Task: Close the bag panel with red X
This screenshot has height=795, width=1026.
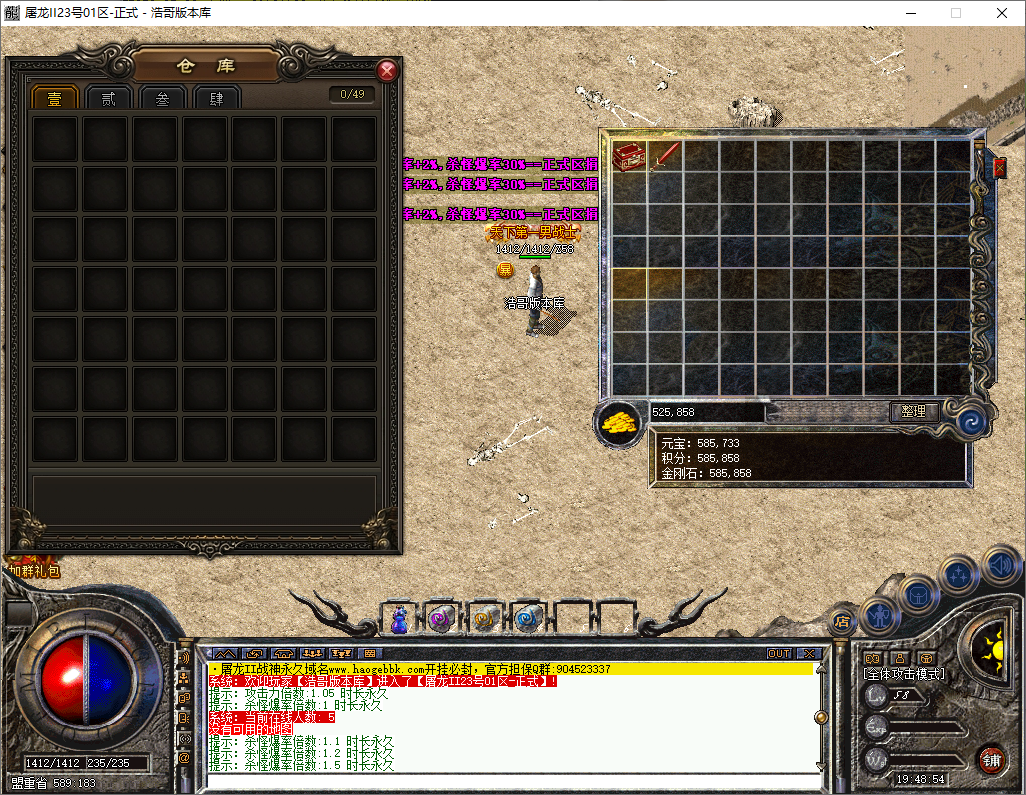Action: tap(999, 167)
